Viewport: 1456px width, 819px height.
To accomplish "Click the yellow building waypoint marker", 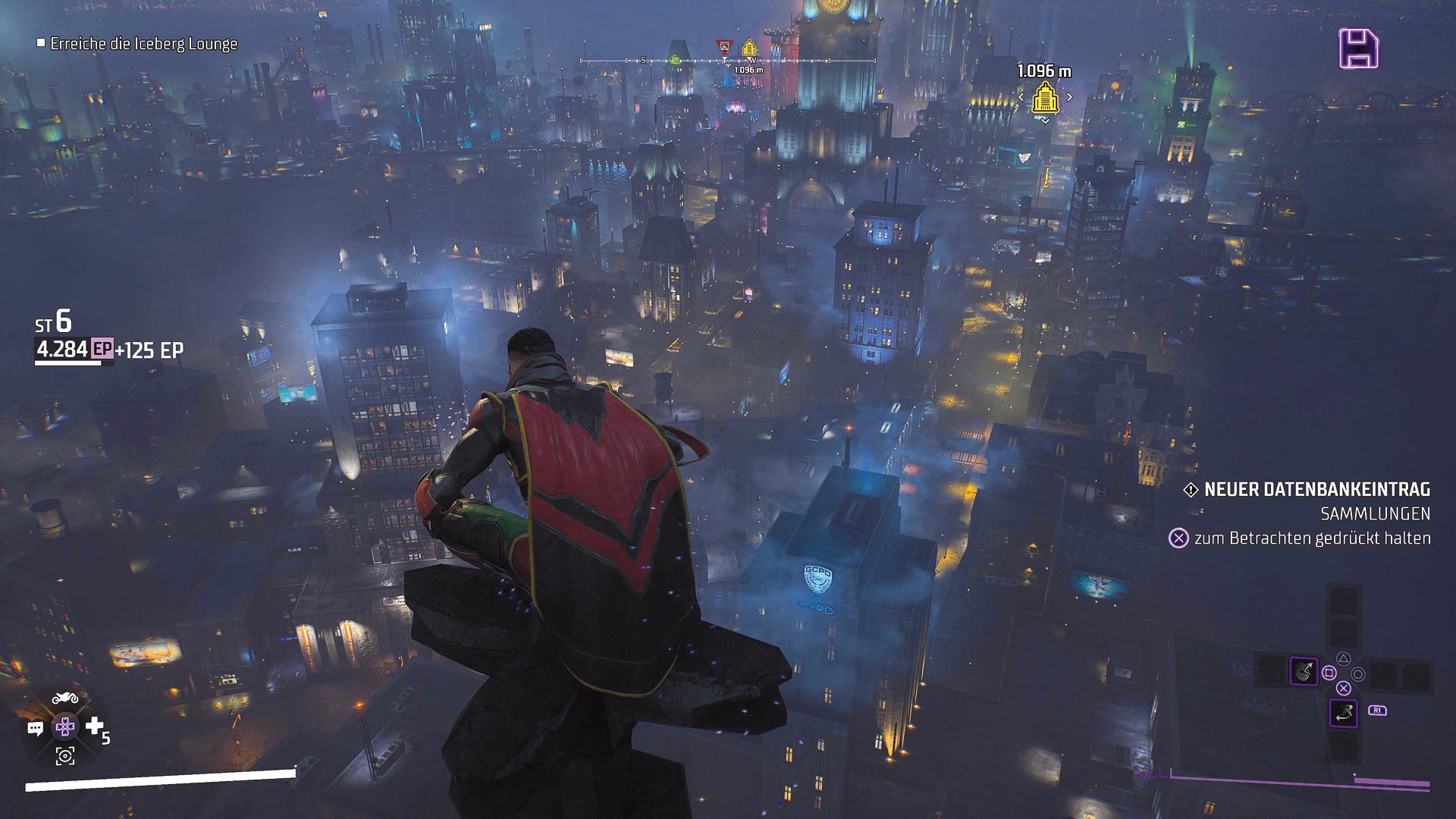I will coord(1045,98).
